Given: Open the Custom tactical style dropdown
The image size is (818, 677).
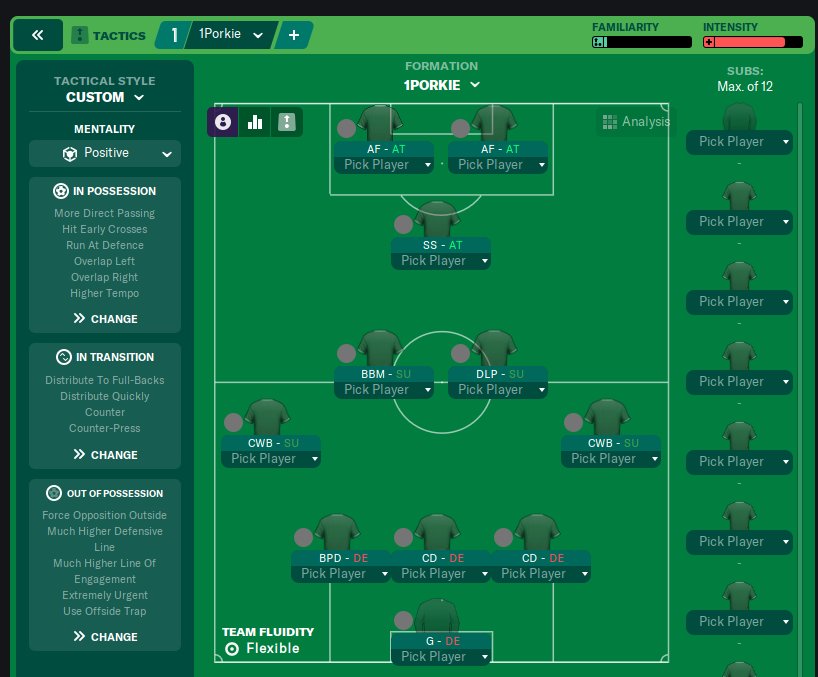Looking at the screenshot, I should point(105,97).
